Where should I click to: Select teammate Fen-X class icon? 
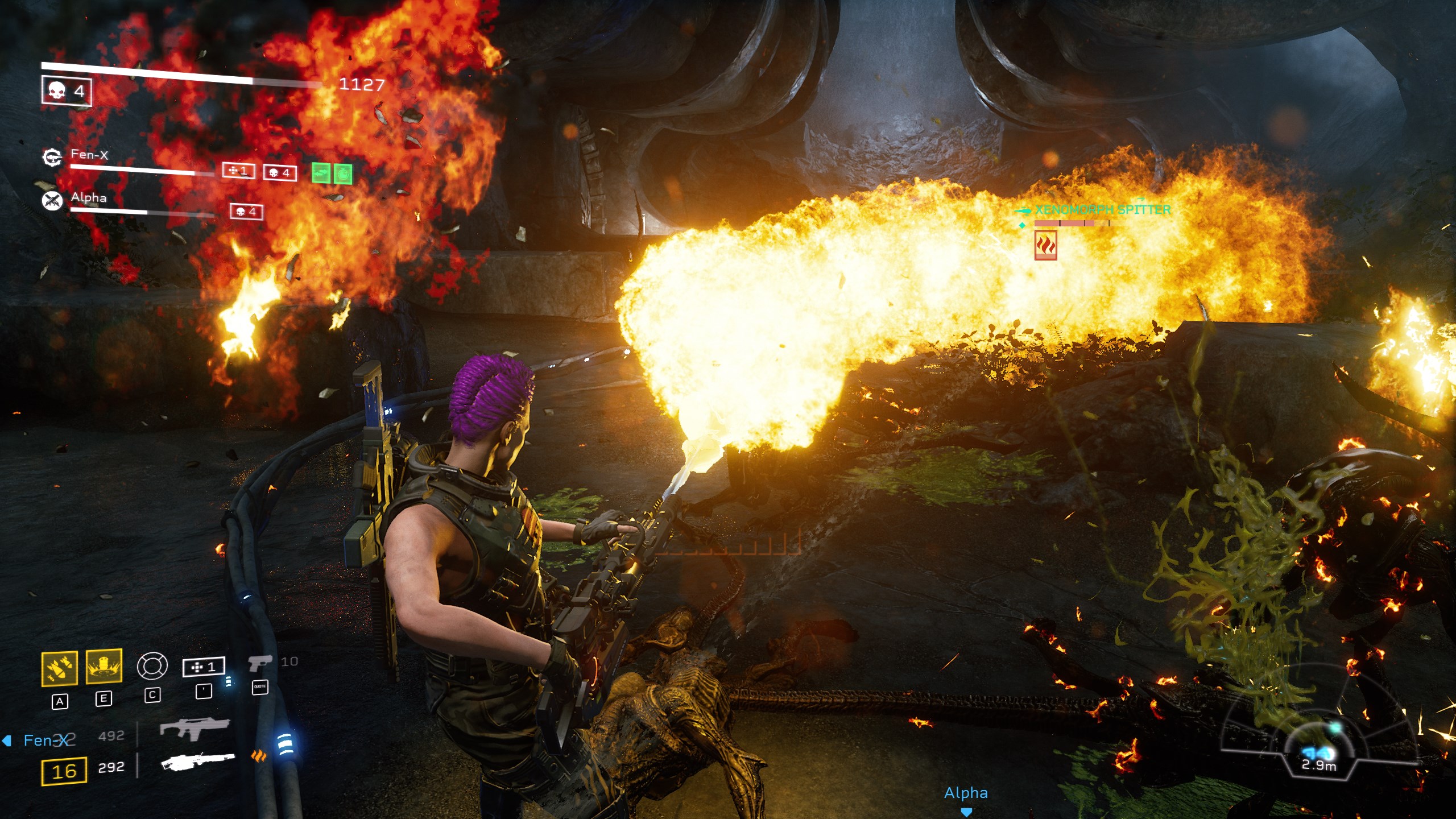pos(52,158)
